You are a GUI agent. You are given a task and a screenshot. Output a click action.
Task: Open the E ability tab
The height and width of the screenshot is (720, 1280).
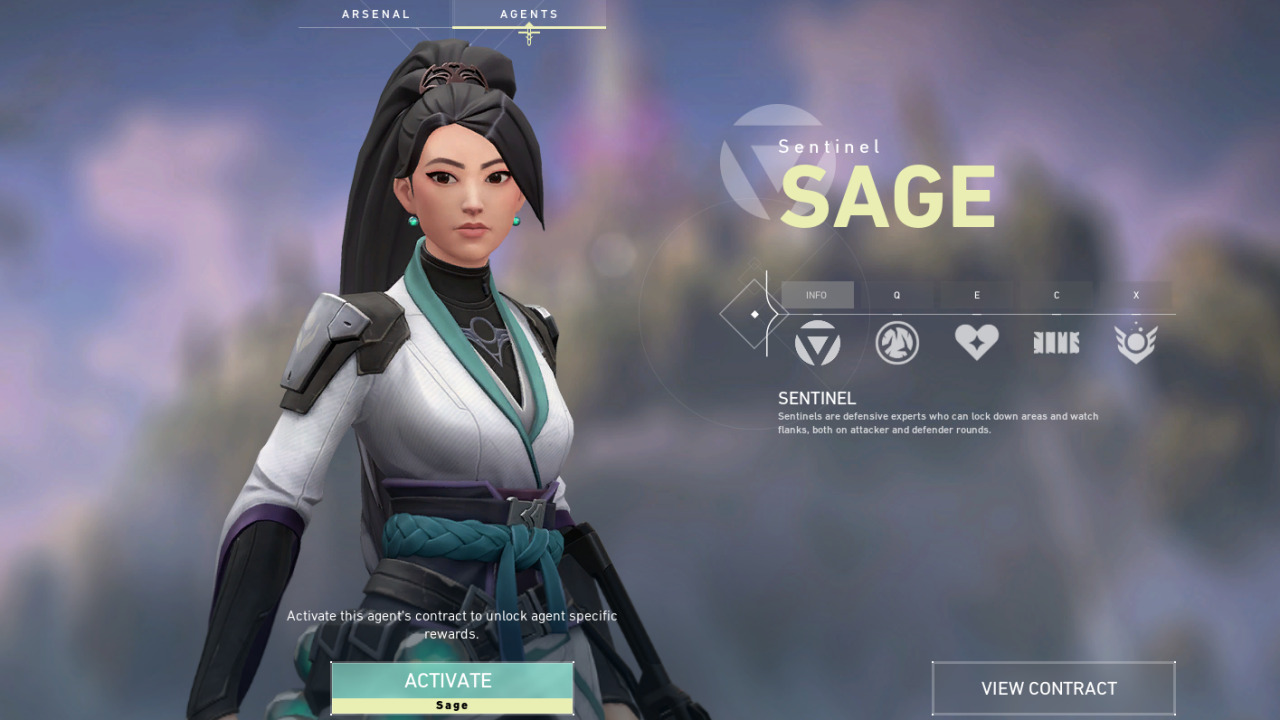(x=976, y=295)
